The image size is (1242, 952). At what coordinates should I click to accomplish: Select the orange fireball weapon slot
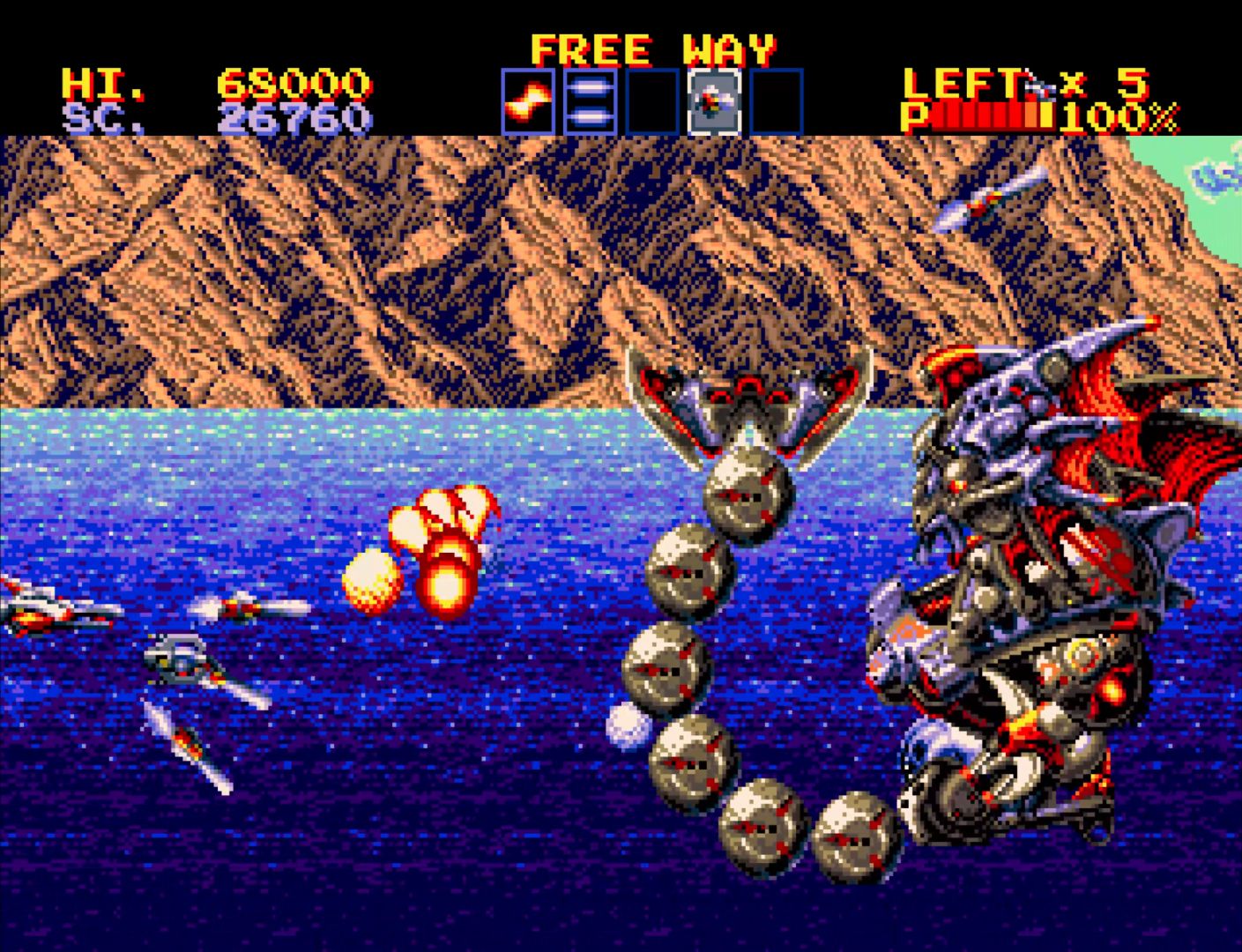(x=528, y=101)
